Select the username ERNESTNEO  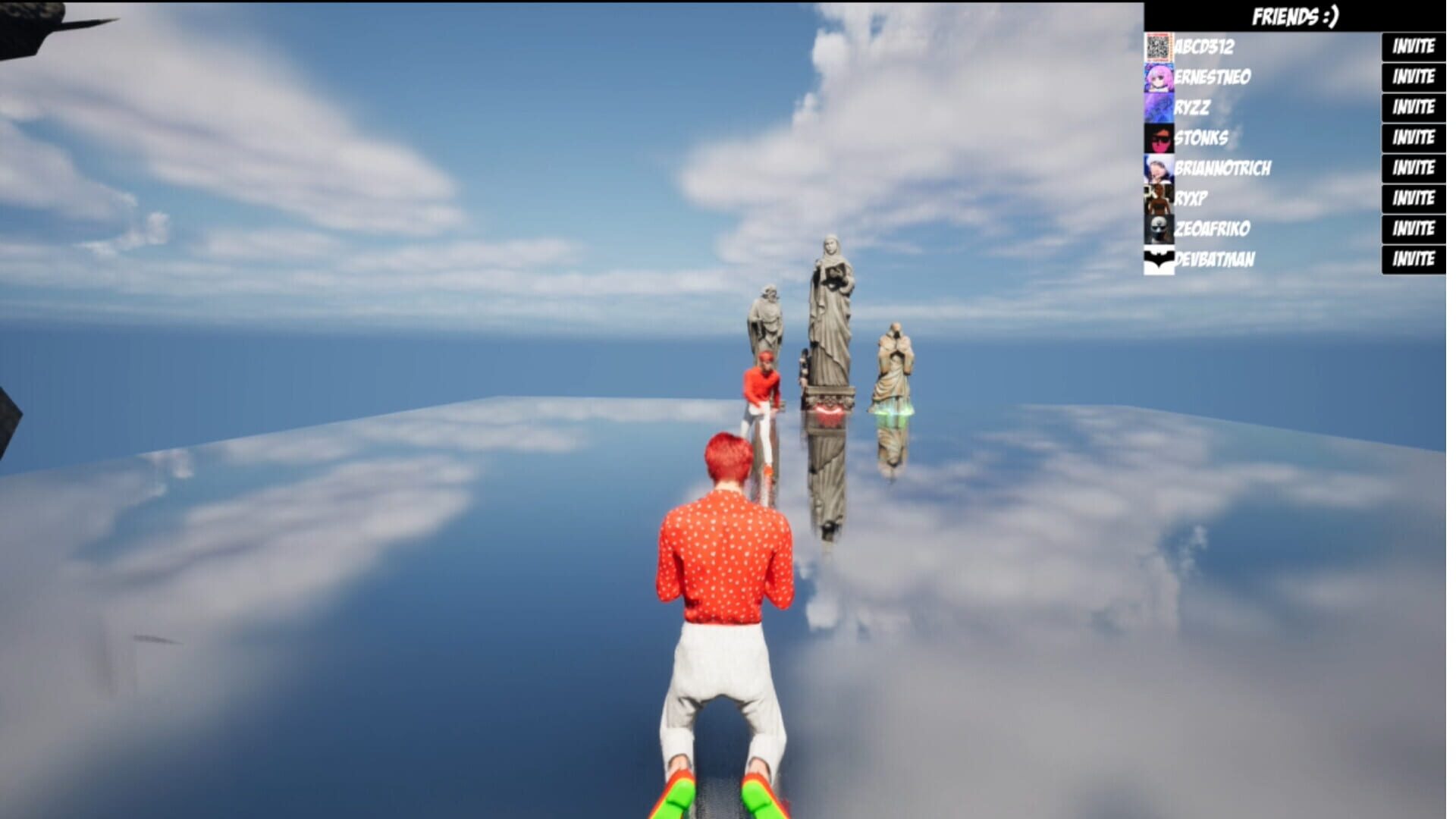1213,77
